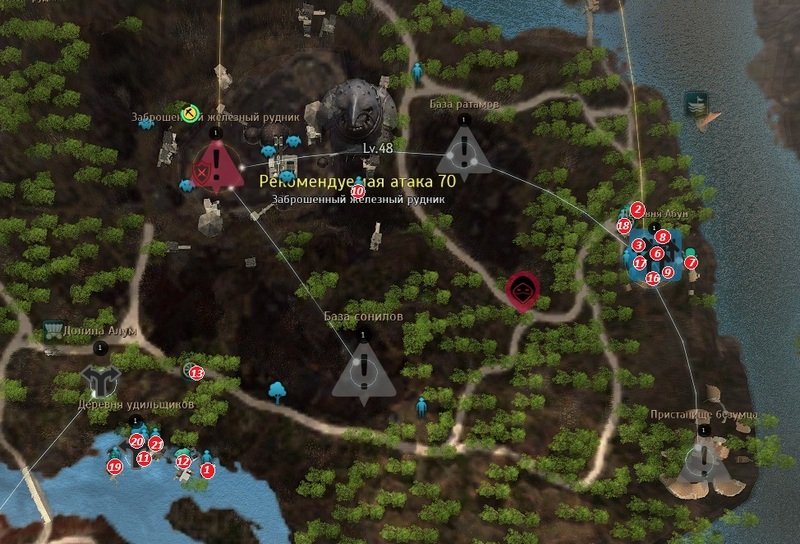Choose red numbered marker 18 in the village
Screen dimensions: 800x544
(623, 226)
